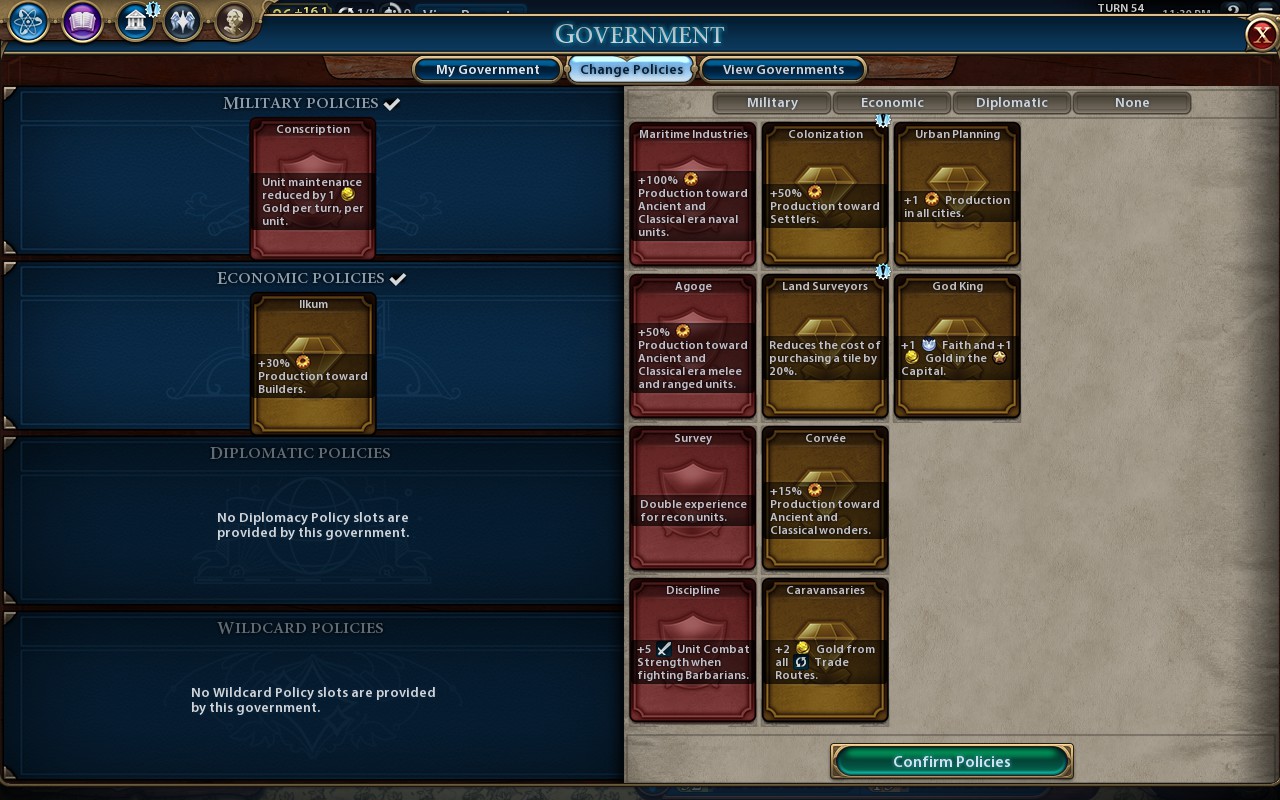The height and width of the screenshot is (800, 1280).
Task: Show only Diplomatic policies
Action: [x=1012, y=102]
